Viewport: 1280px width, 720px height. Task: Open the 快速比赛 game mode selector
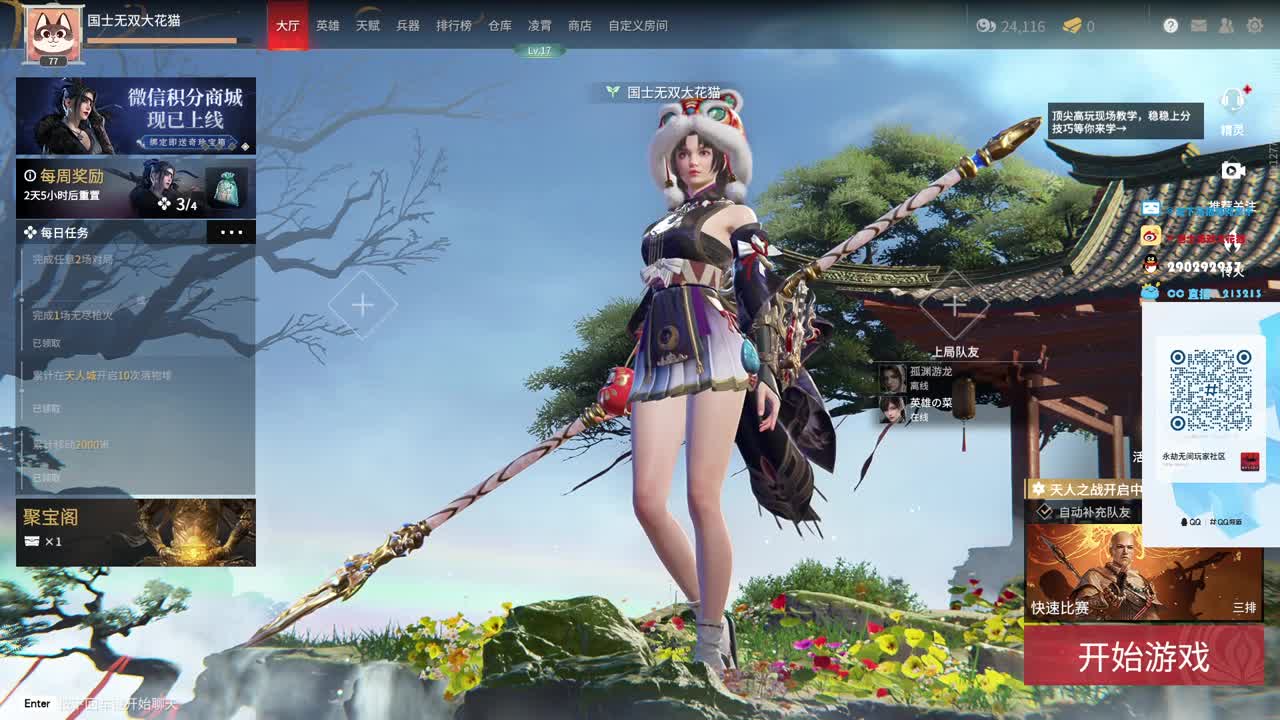click(1063, 605)
